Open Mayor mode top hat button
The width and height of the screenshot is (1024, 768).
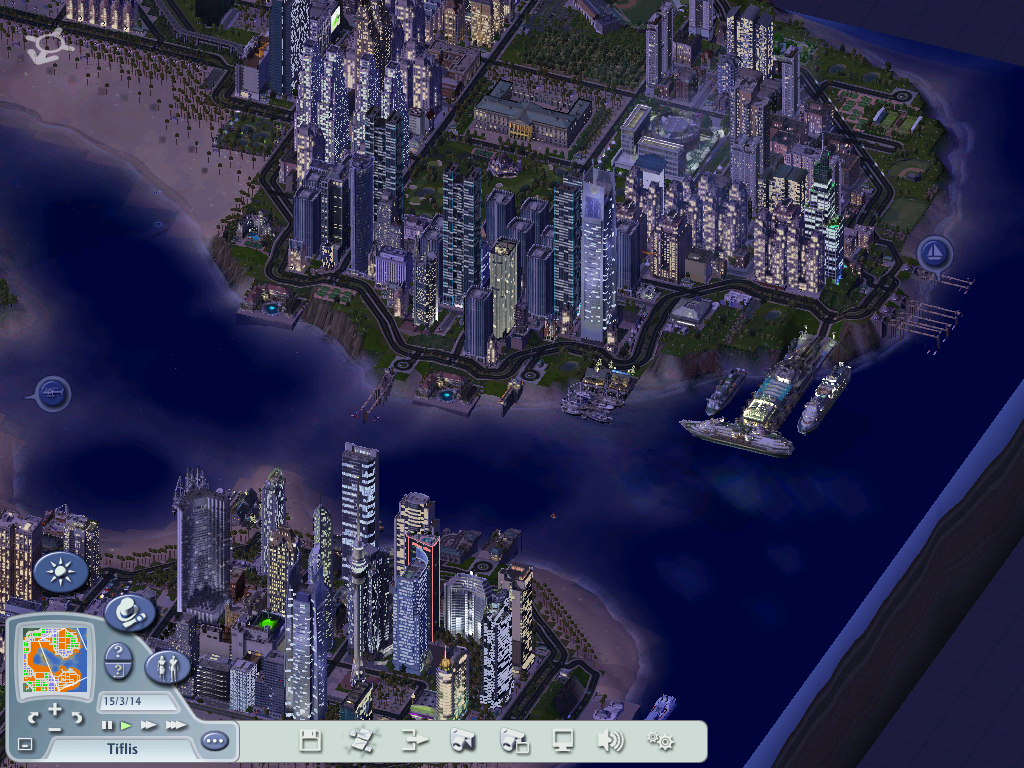(x=129, y=612)
